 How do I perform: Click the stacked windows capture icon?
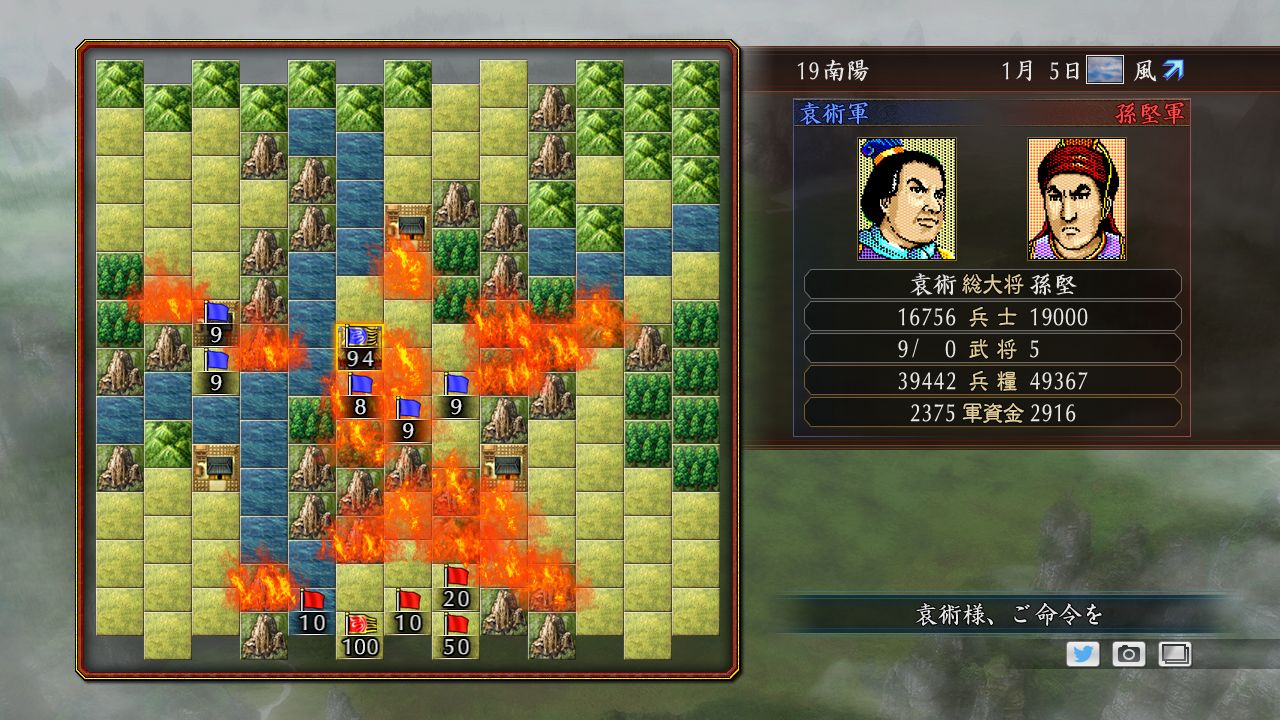[1173, 655]
